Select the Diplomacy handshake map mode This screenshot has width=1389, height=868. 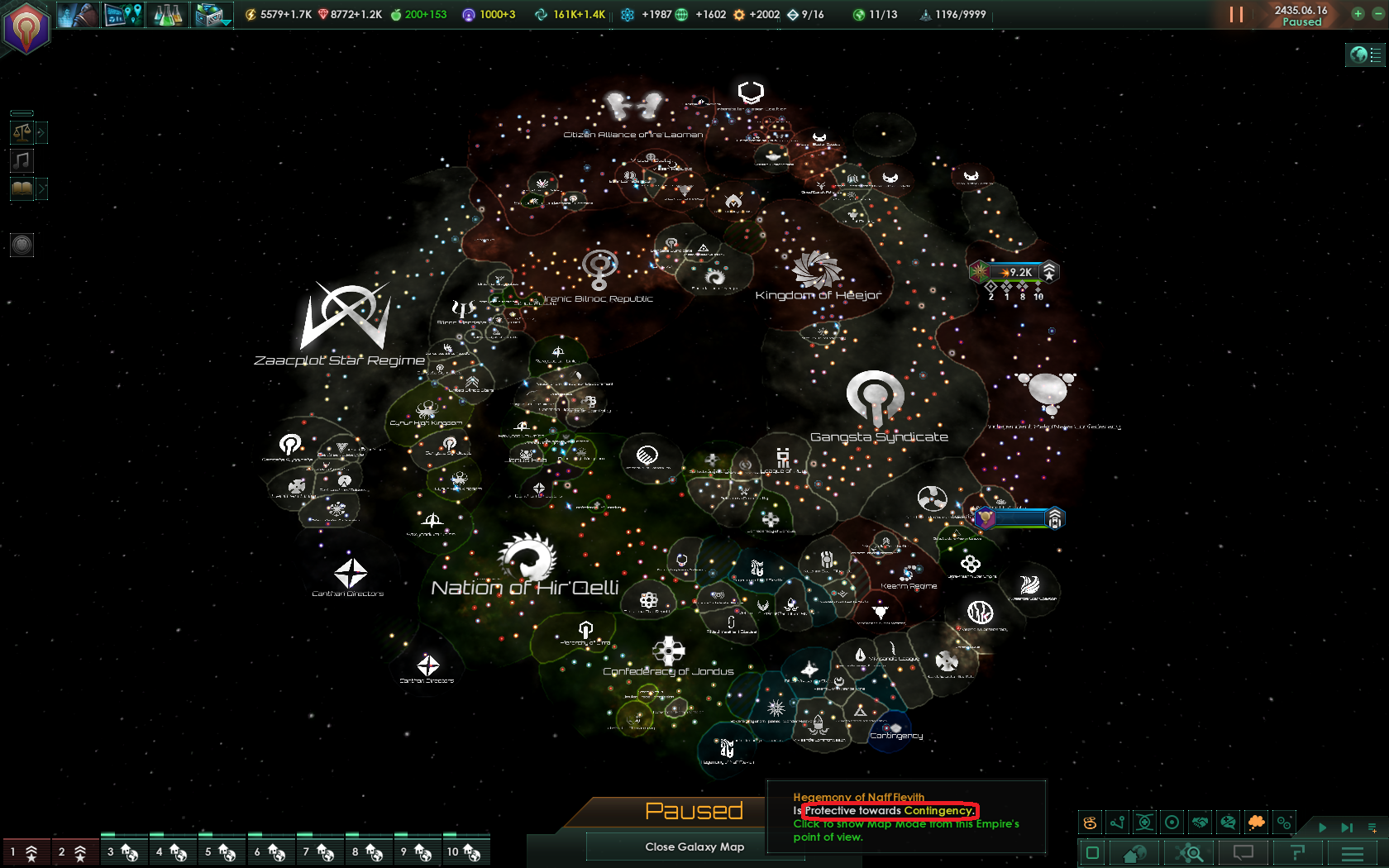click(x=1200, y=823)
